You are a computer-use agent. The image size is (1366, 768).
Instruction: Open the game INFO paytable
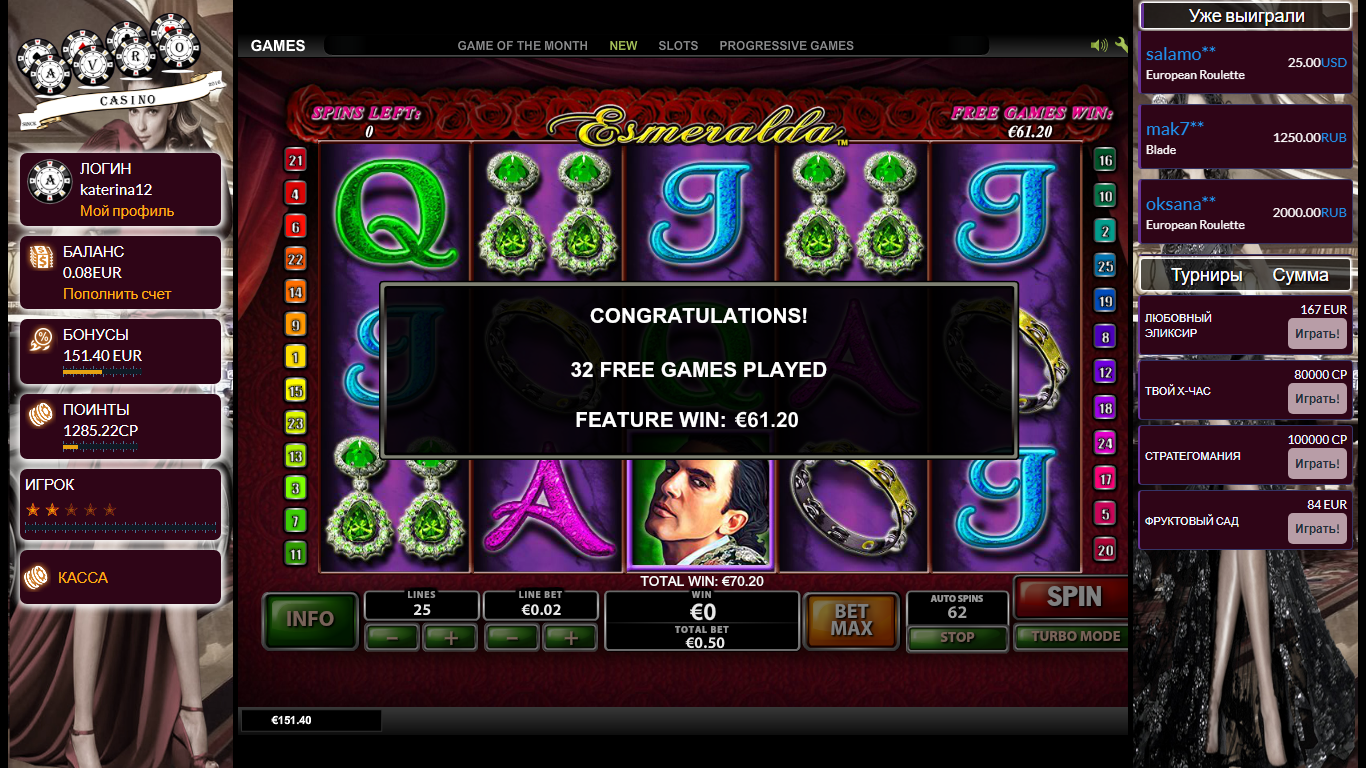point(310,619)
